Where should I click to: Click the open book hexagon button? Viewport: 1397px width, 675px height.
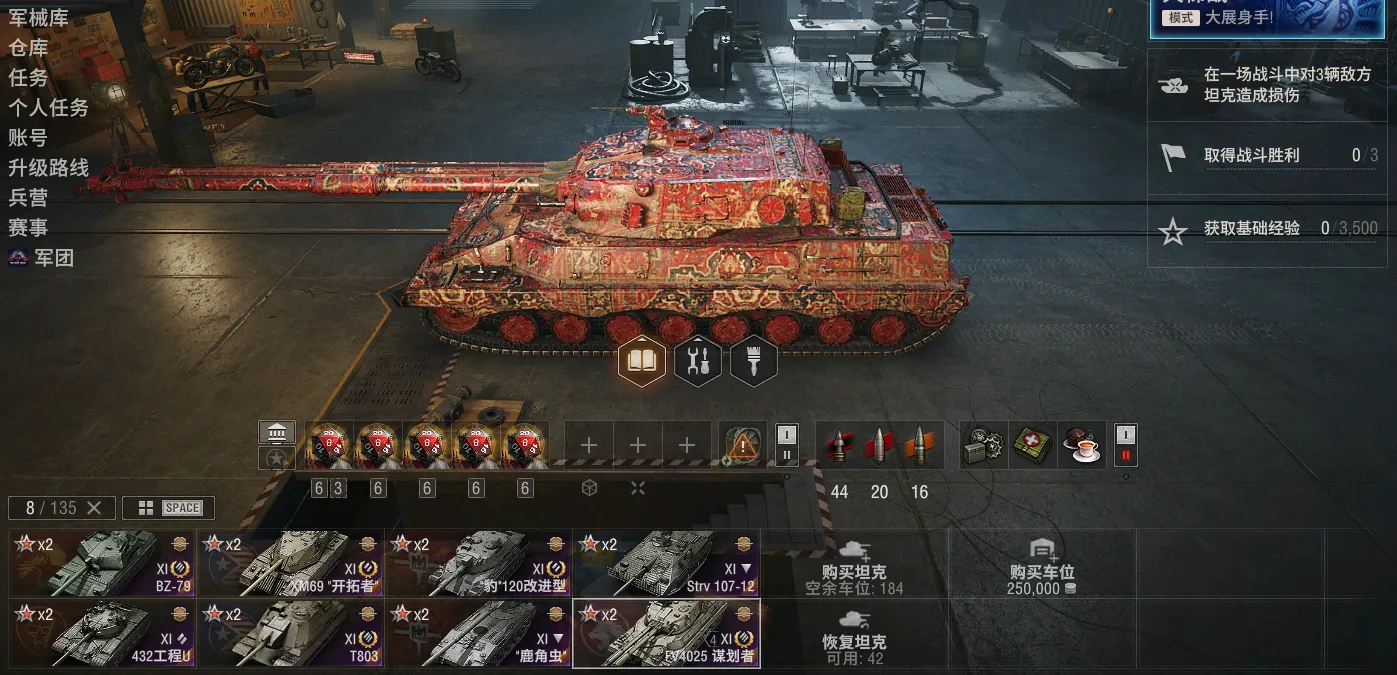tap(642, 361)
